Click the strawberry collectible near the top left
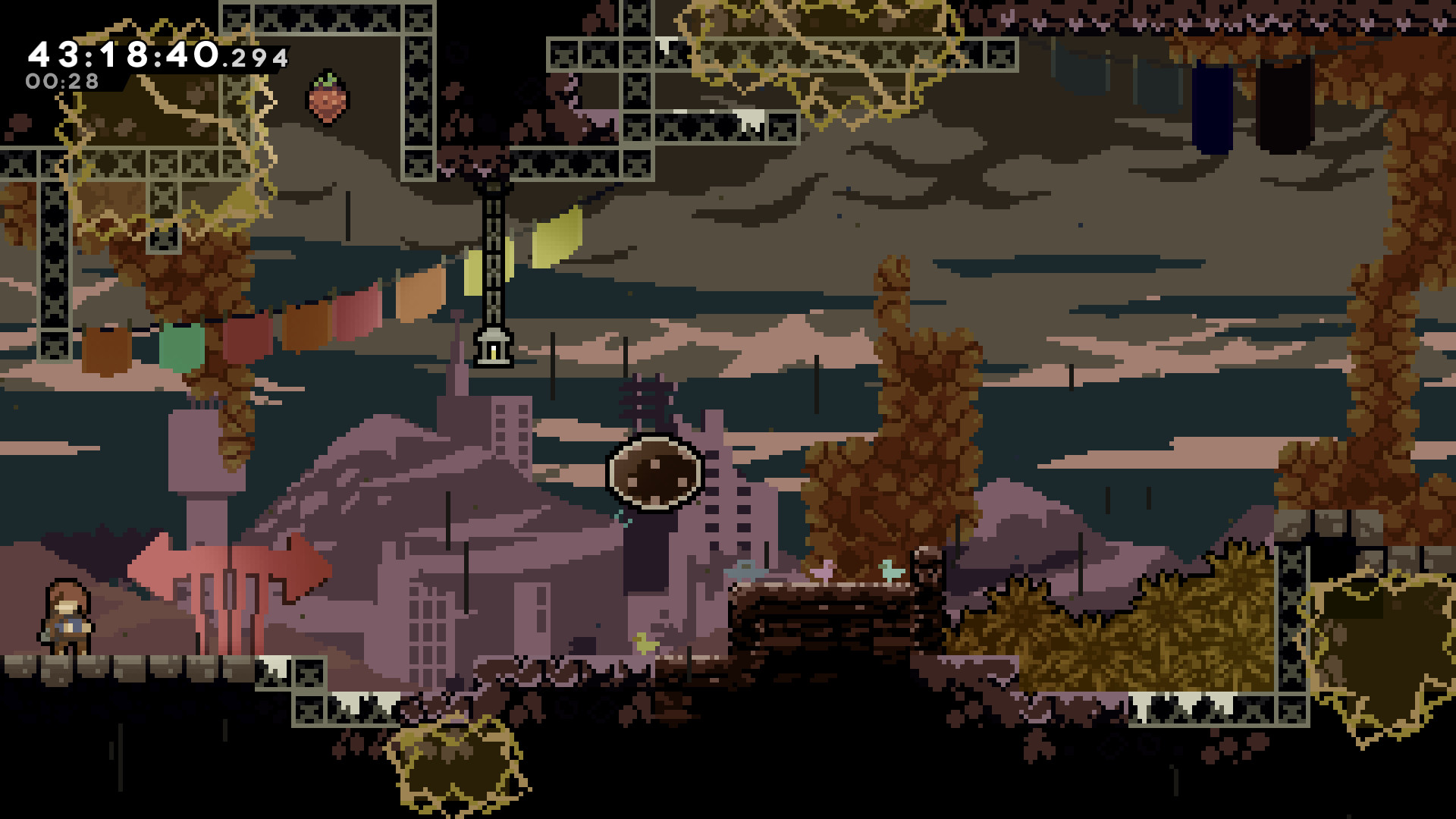This screenshot has width=1456, height=819. [x=326, y=99]
